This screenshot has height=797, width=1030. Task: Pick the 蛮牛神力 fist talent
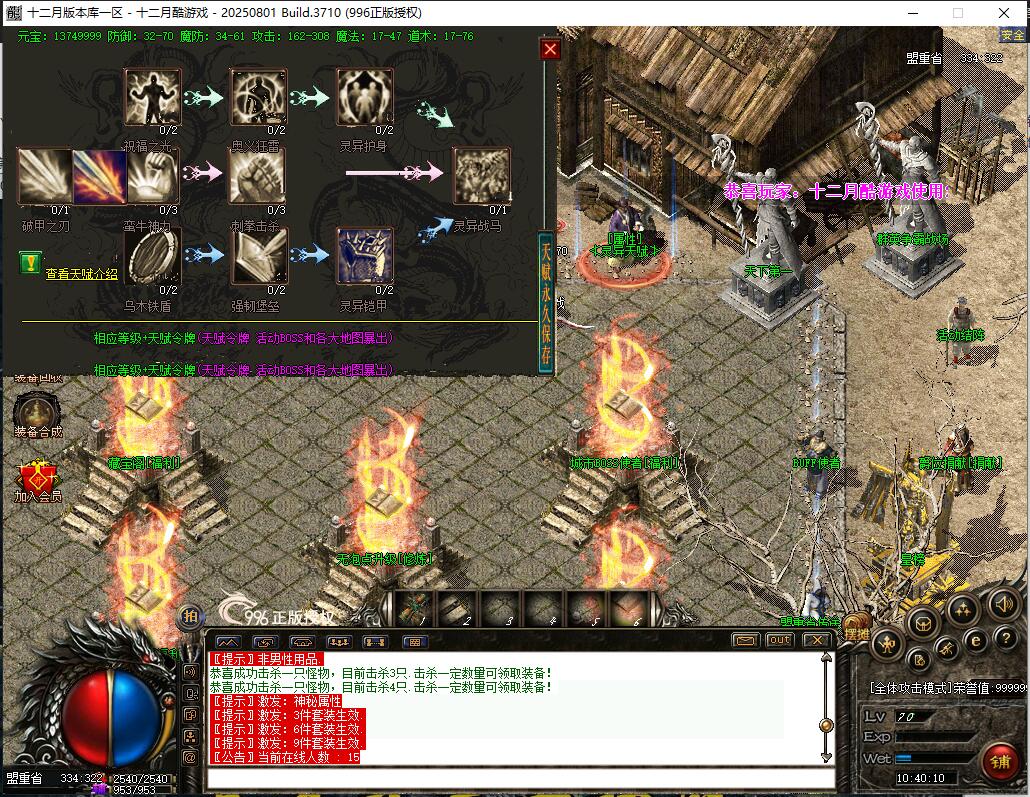click(x=152, y=176)
